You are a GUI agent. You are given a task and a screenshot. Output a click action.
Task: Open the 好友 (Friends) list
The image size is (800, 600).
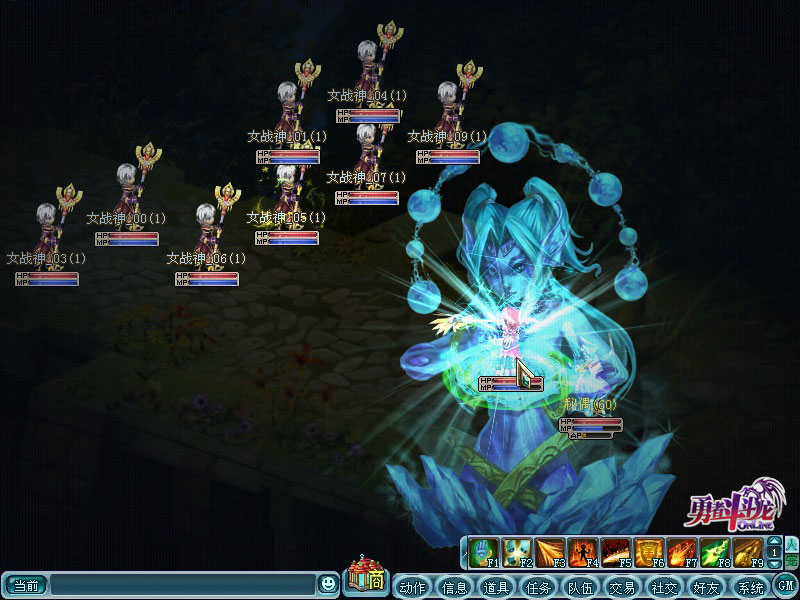coord(707,587)
